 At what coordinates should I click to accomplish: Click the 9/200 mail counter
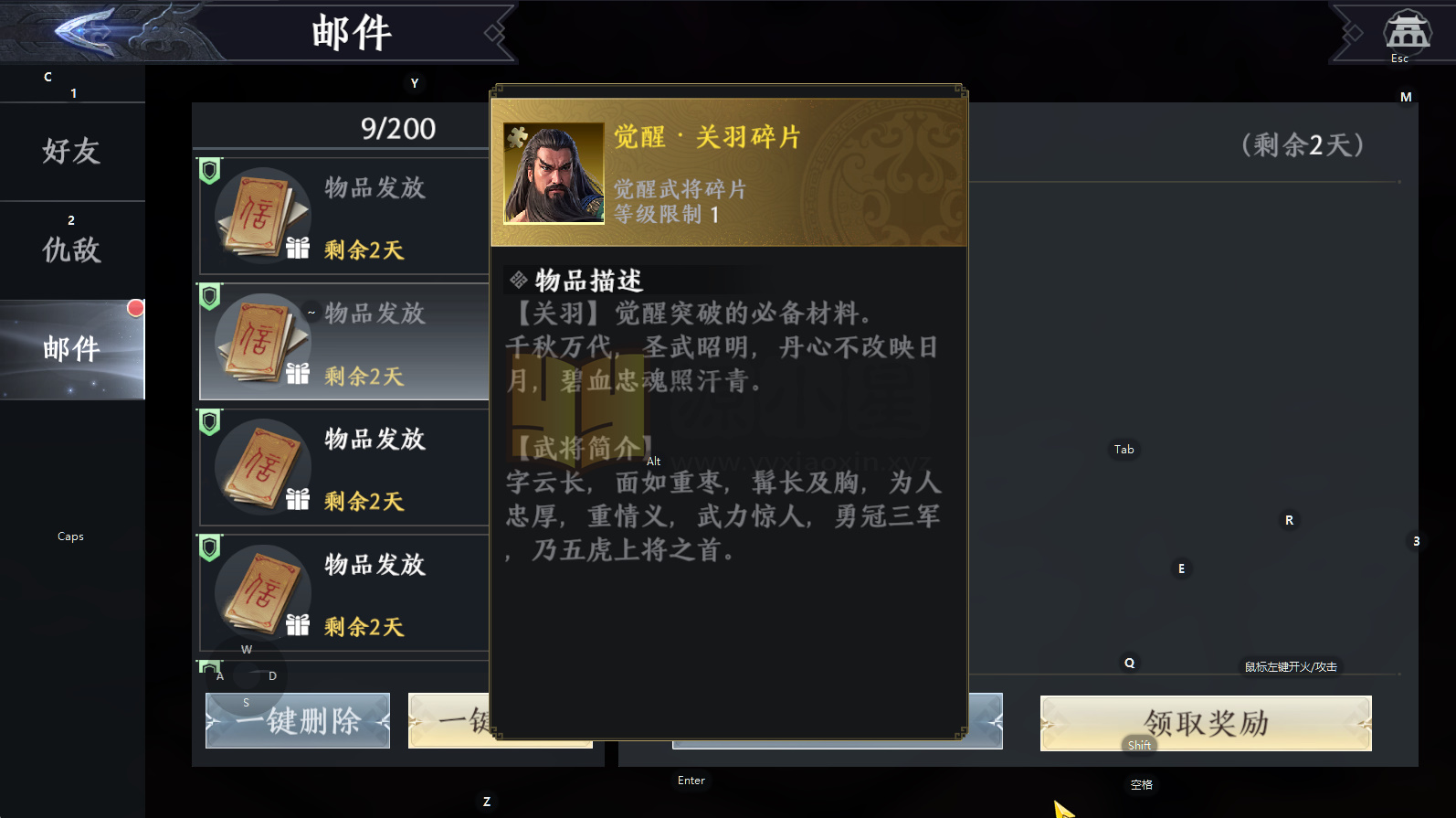click(397, 128)
